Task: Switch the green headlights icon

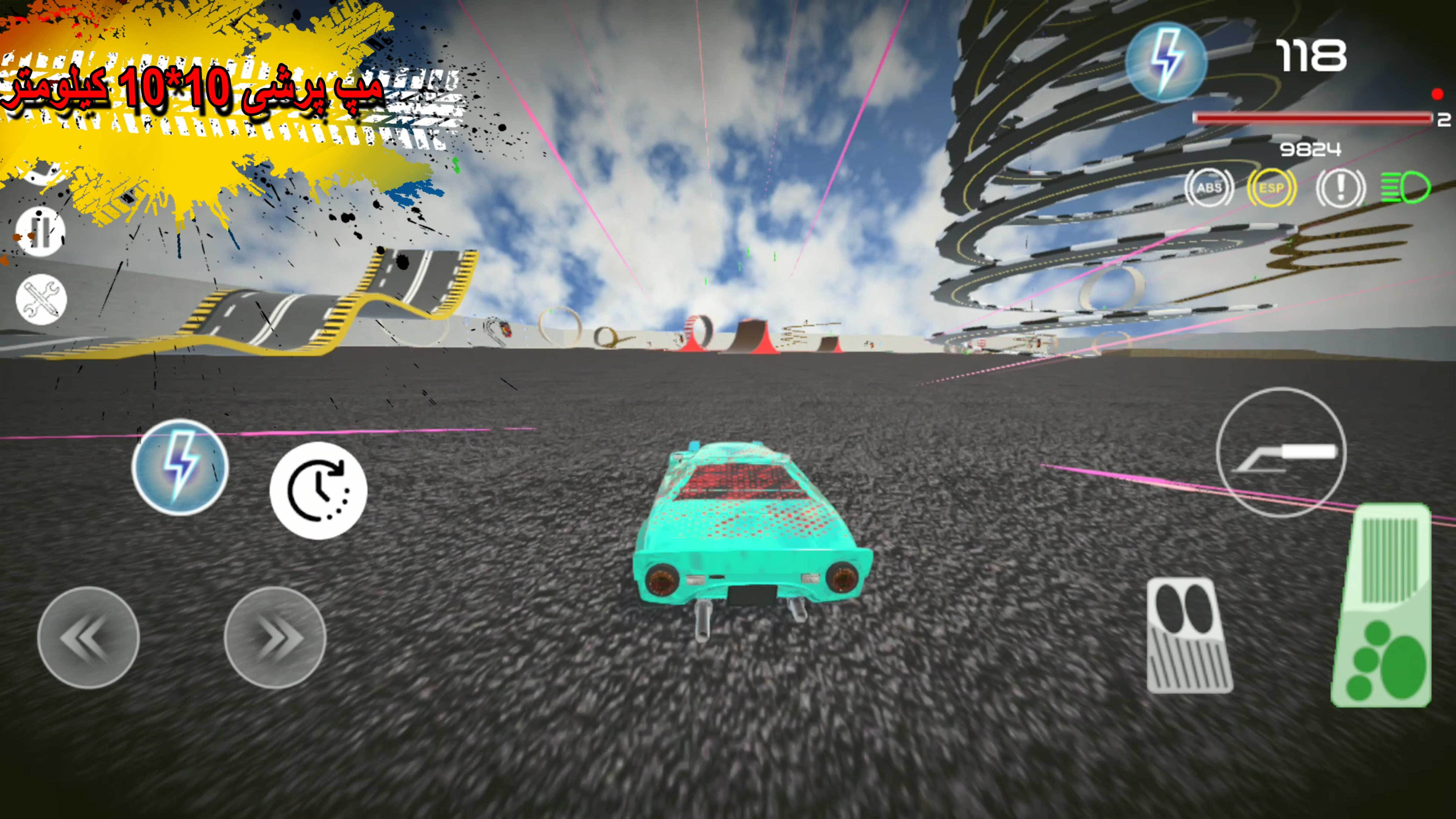Action: (x=1406, y=188)
